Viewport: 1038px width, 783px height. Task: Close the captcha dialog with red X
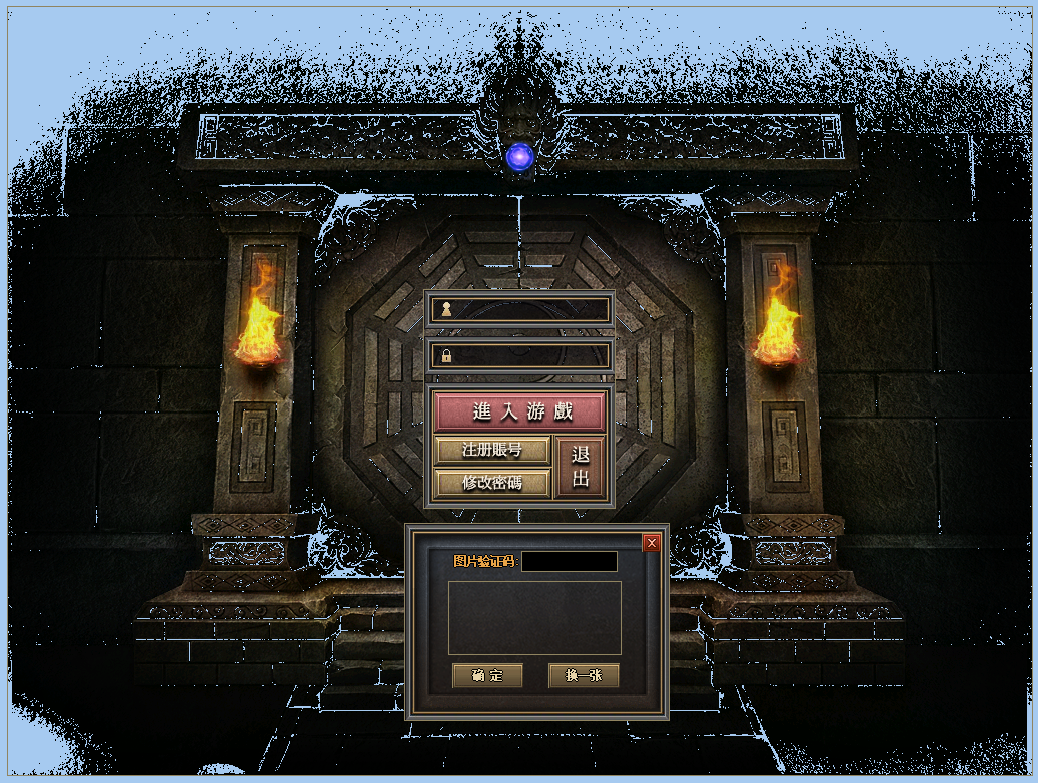[x=652, y=543]
